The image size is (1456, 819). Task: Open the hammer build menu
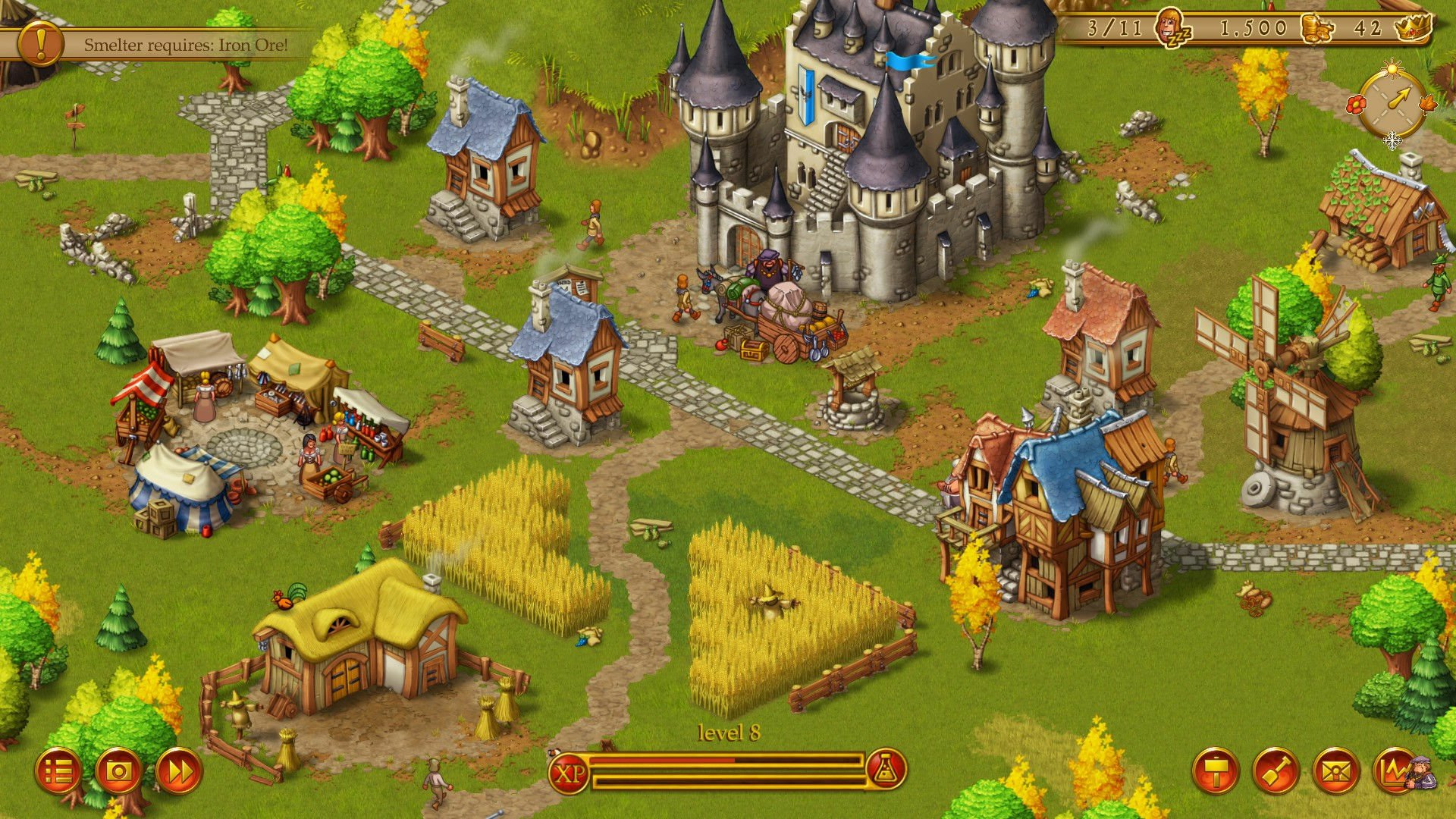pos(1216,772)
